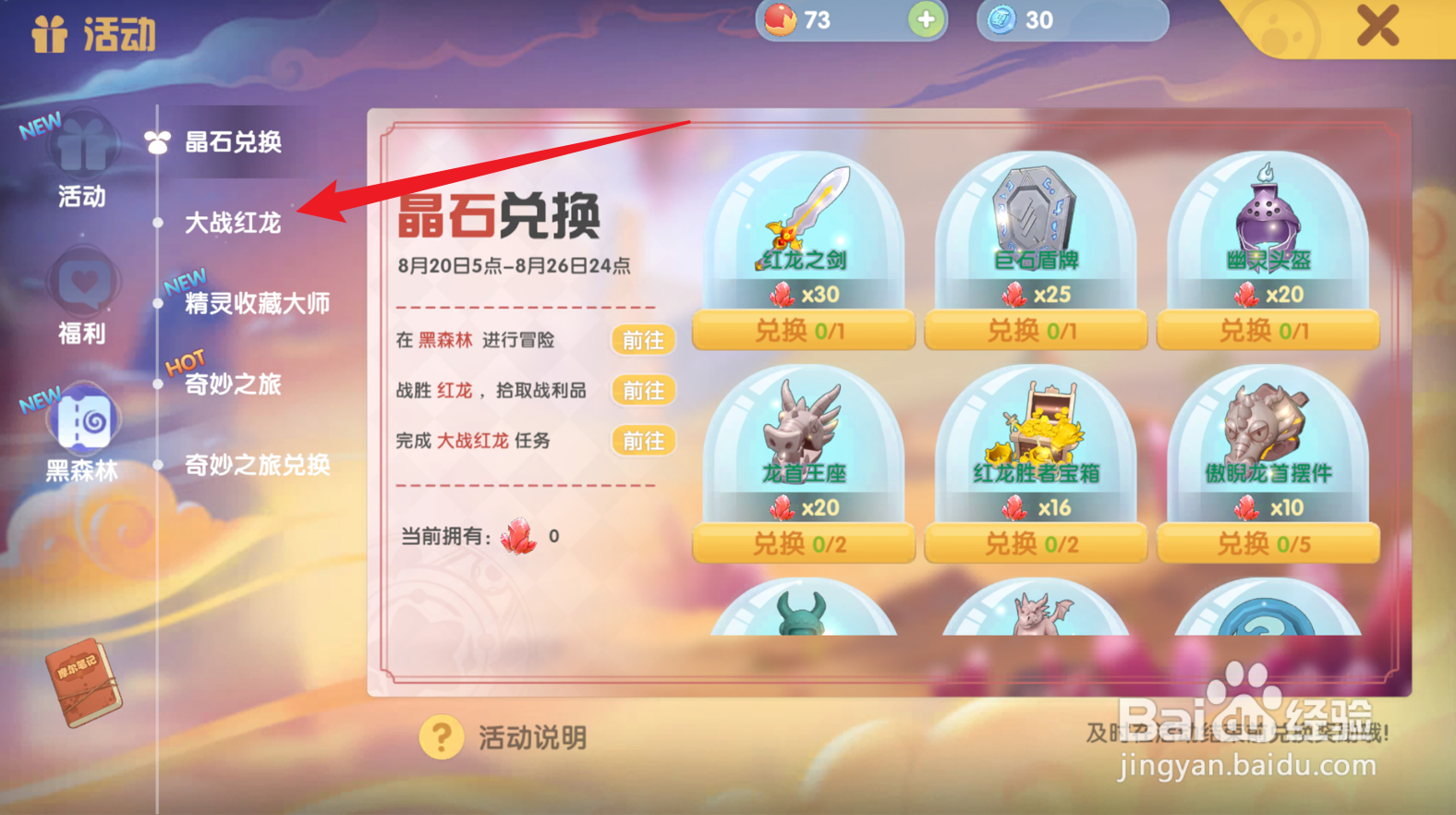This screenshot has width=1456, height=815.
Task: Open the 精灵收藏大师 activity entry
Action: (252, 303)
